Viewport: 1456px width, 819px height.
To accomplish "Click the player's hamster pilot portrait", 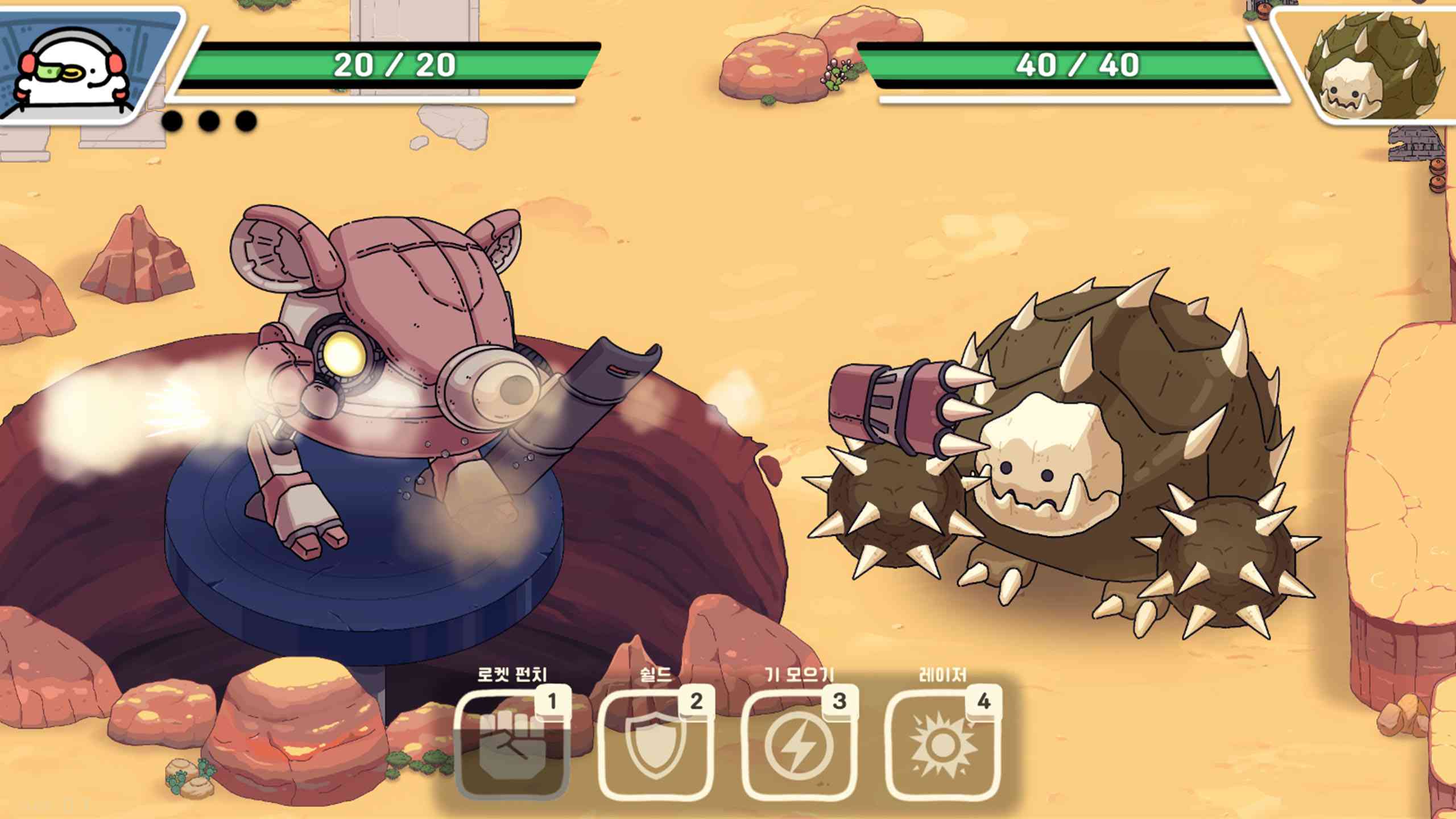I will [74, 68].
